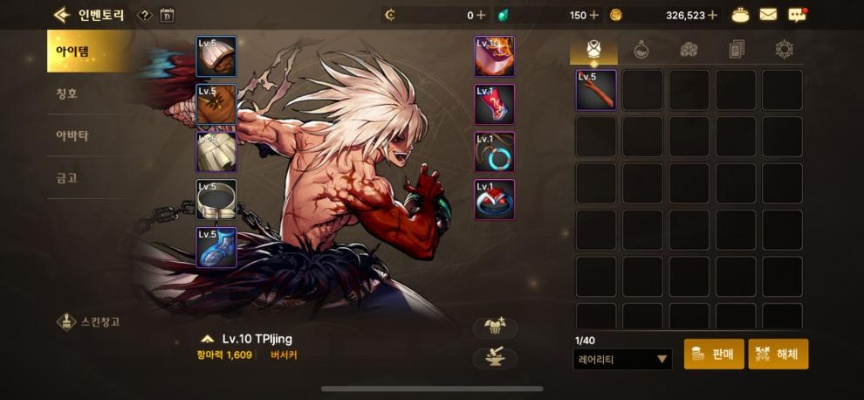Screen dimensions: 864x400
Task: Add more gold with the plus button
Action: 713,15
